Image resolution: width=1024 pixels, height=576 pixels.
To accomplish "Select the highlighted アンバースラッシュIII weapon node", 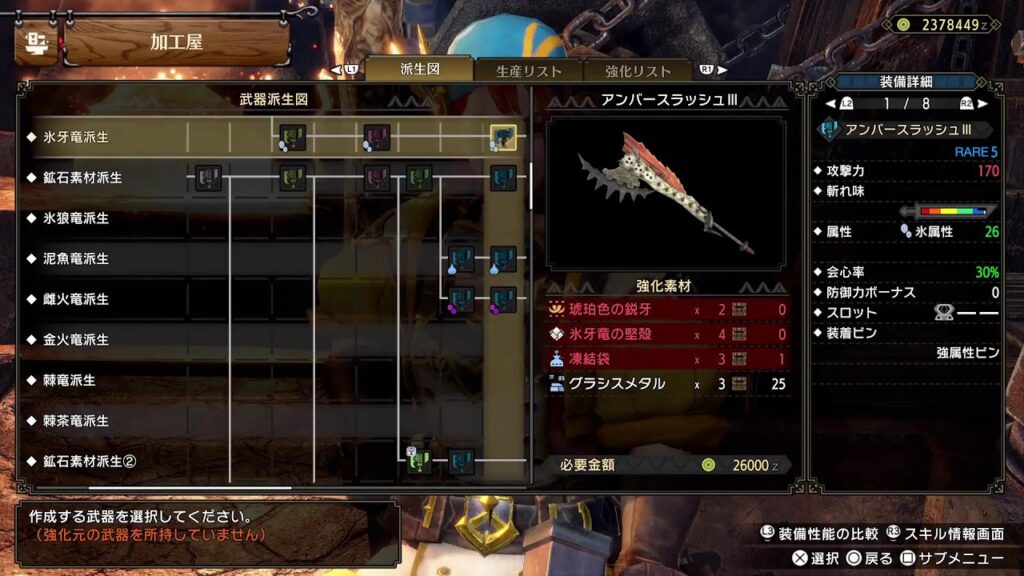I will point(503,138).
